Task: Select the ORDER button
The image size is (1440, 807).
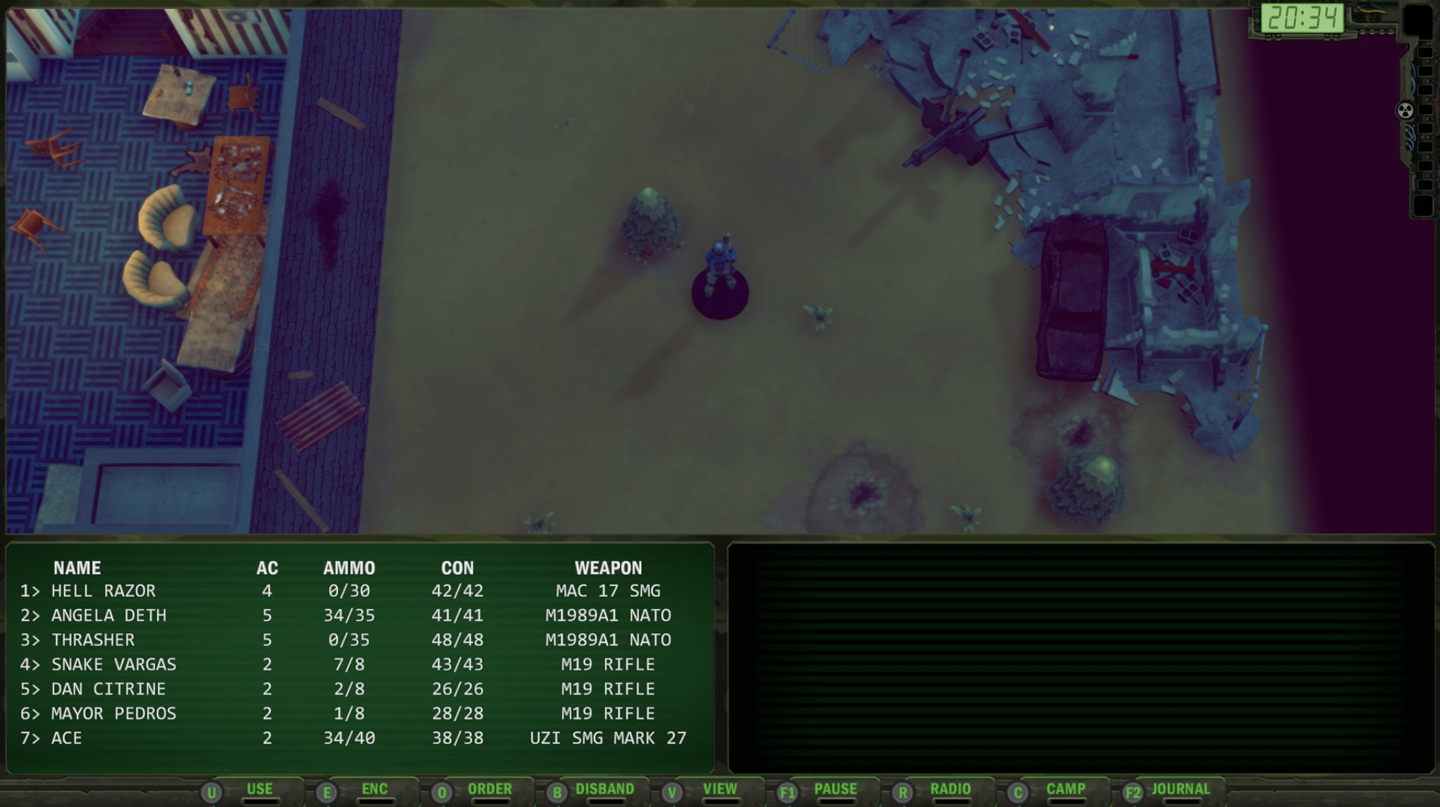Action: point(489,790)
